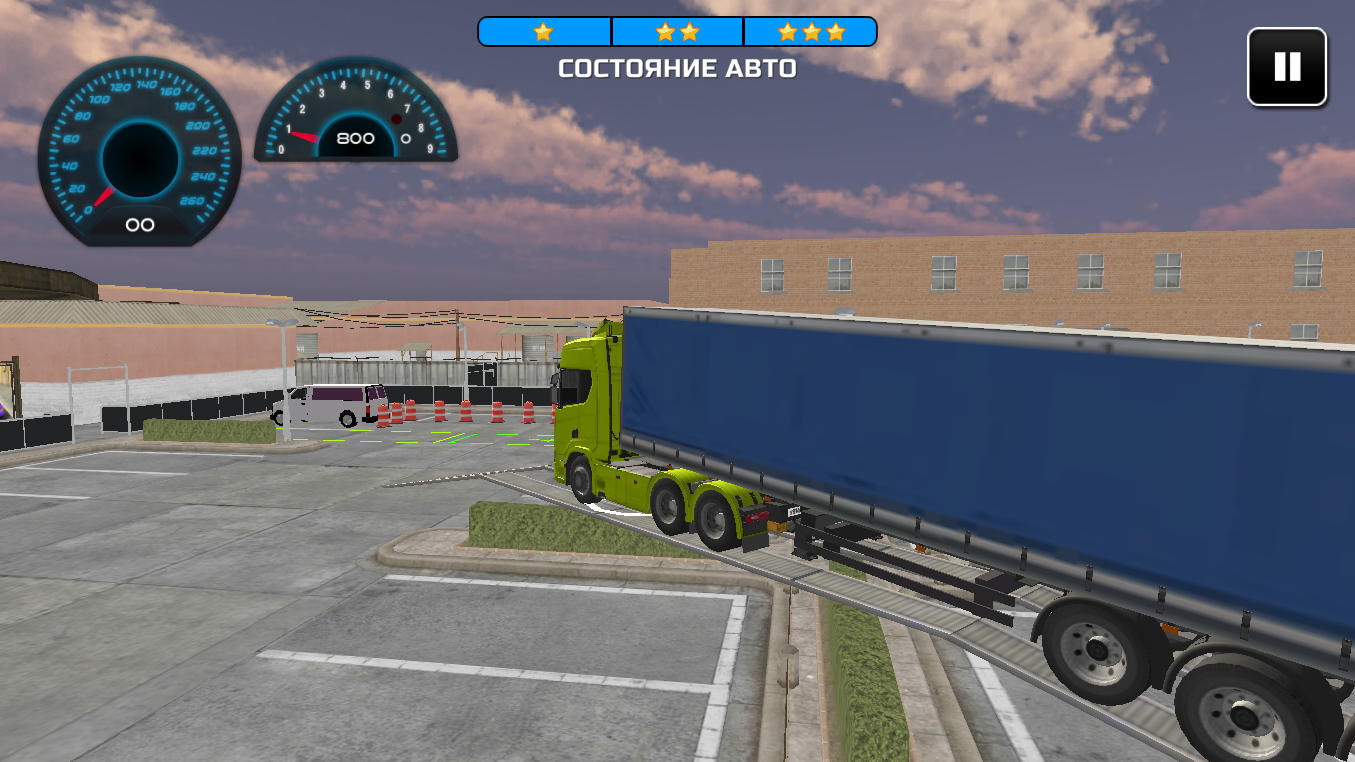Tap the odometer reading 00 on the speedometer
The width and height of the screenshot is (1355, 762).
139,224
